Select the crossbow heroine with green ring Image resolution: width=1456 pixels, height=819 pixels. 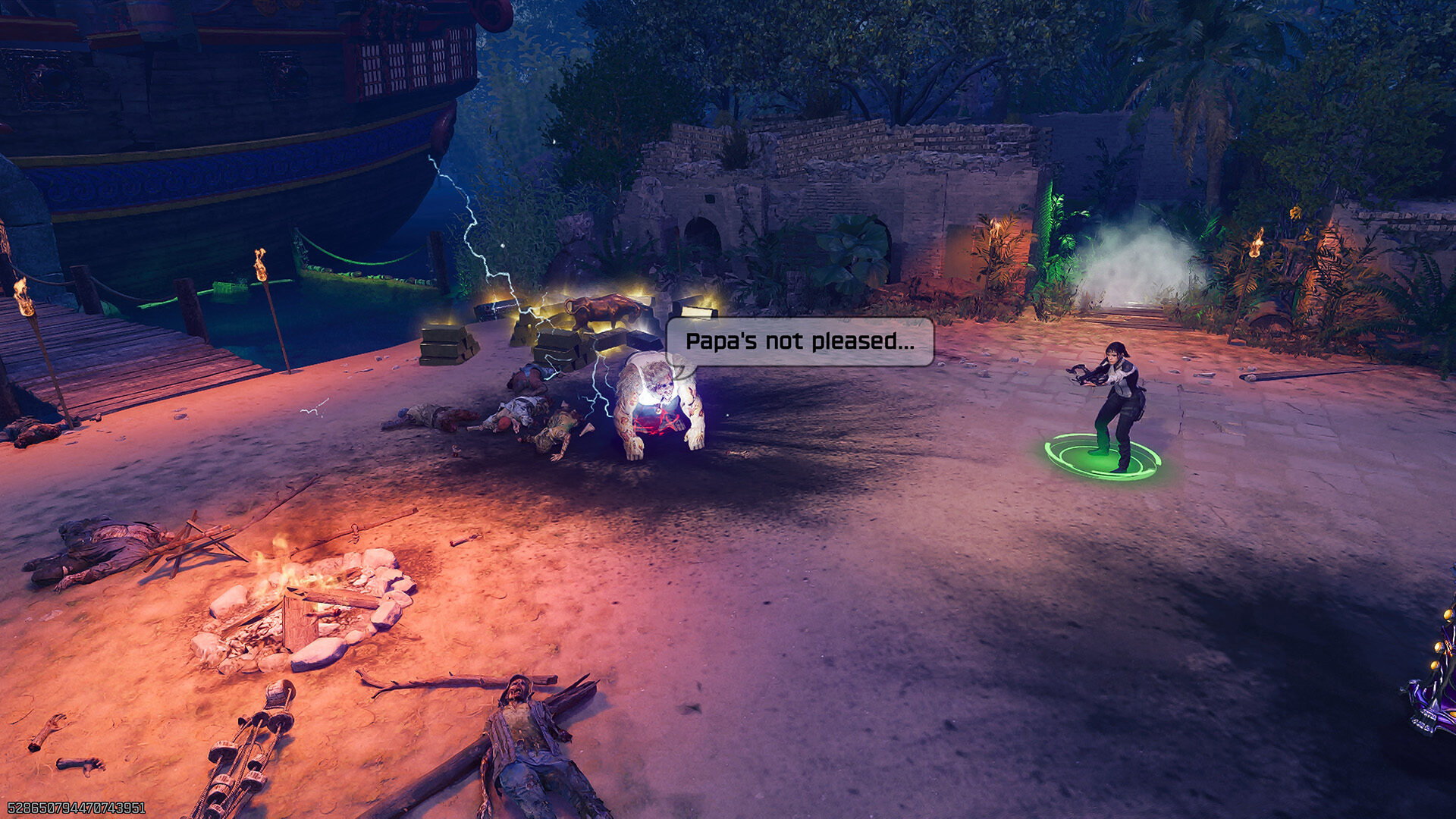(1115, 406)
